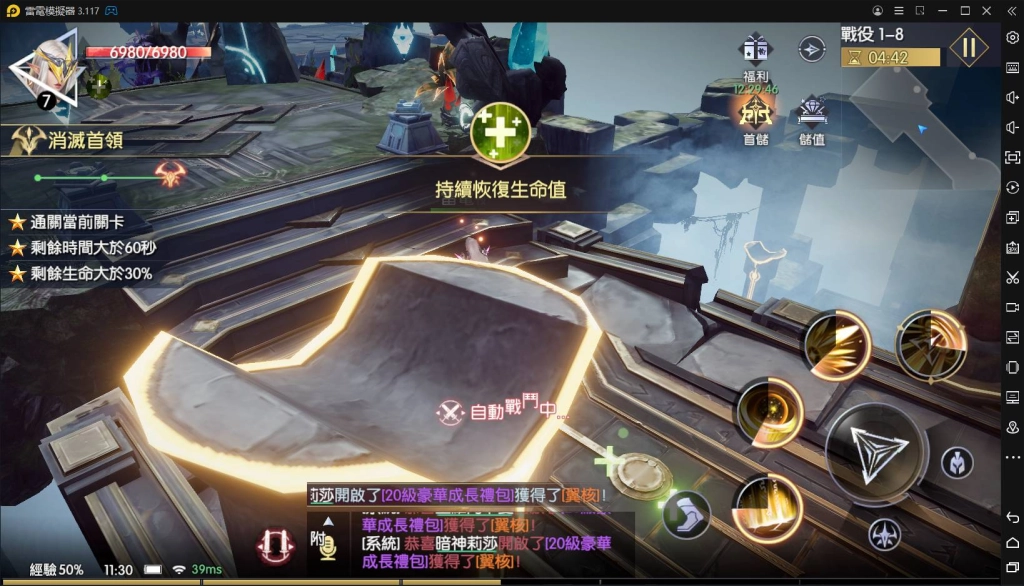Toggle the 自動戰鬥中 auto battle indicator
Image resolution: width=1024 pixels, height=586 pixels.
(x=498, y=410)
